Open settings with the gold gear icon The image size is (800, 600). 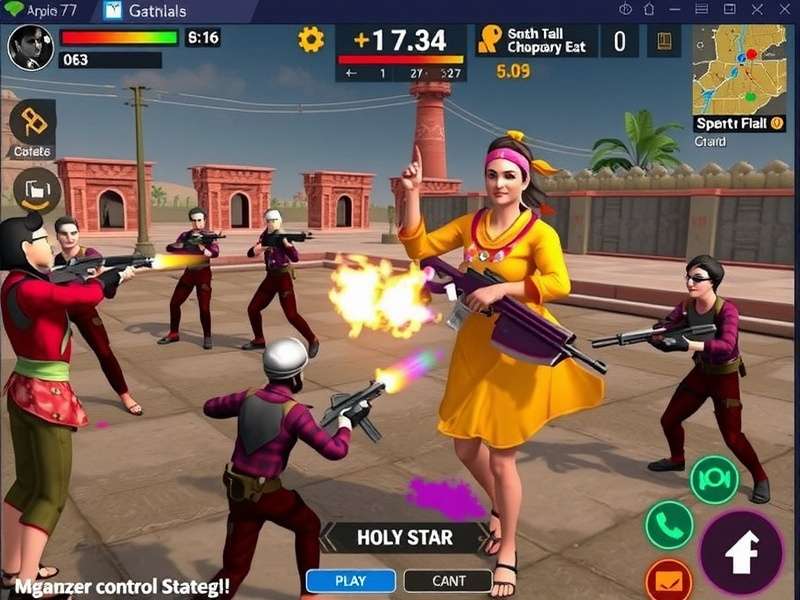311,40
